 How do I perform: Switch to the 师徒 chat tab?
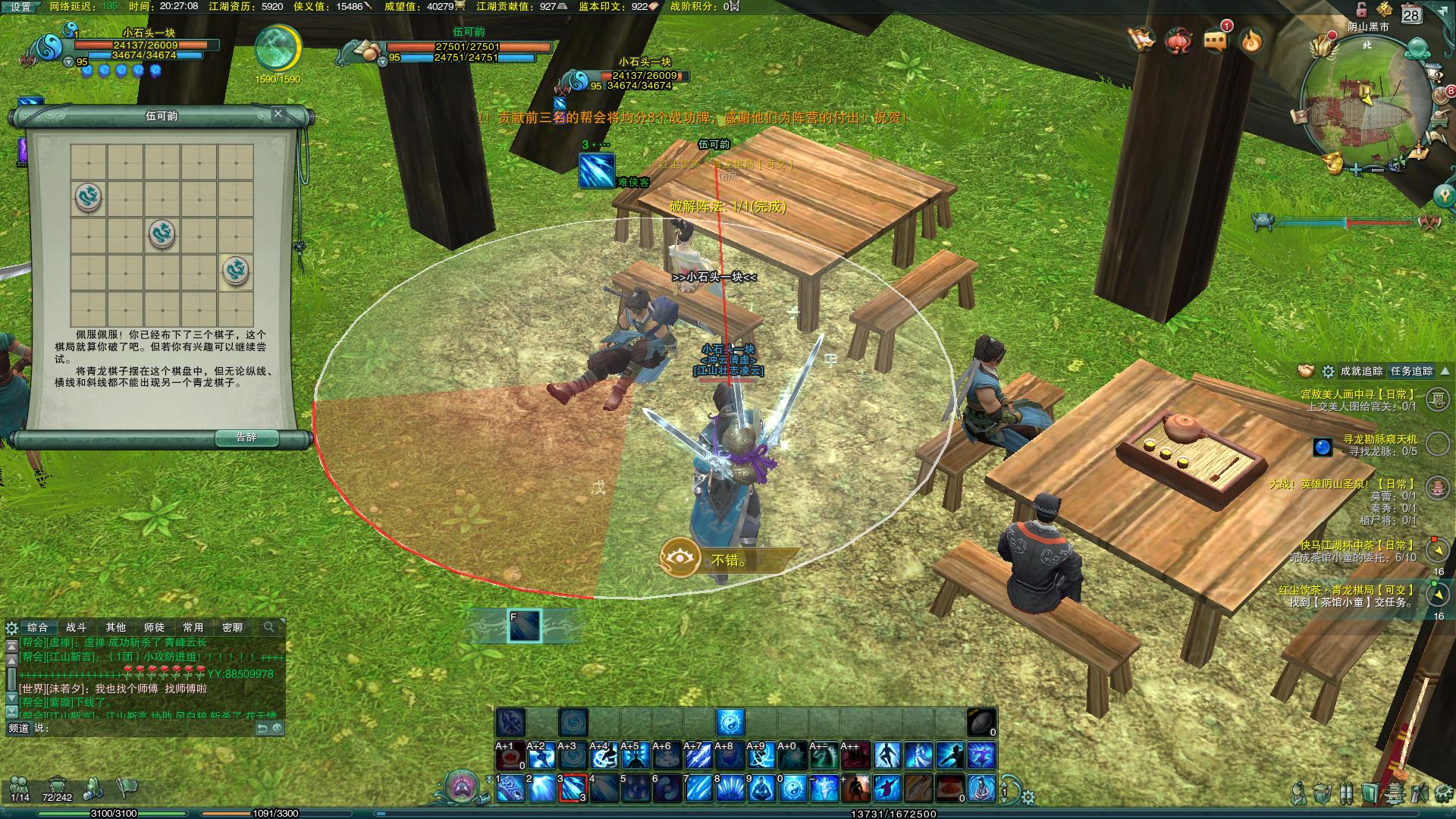tap(154, 627)
